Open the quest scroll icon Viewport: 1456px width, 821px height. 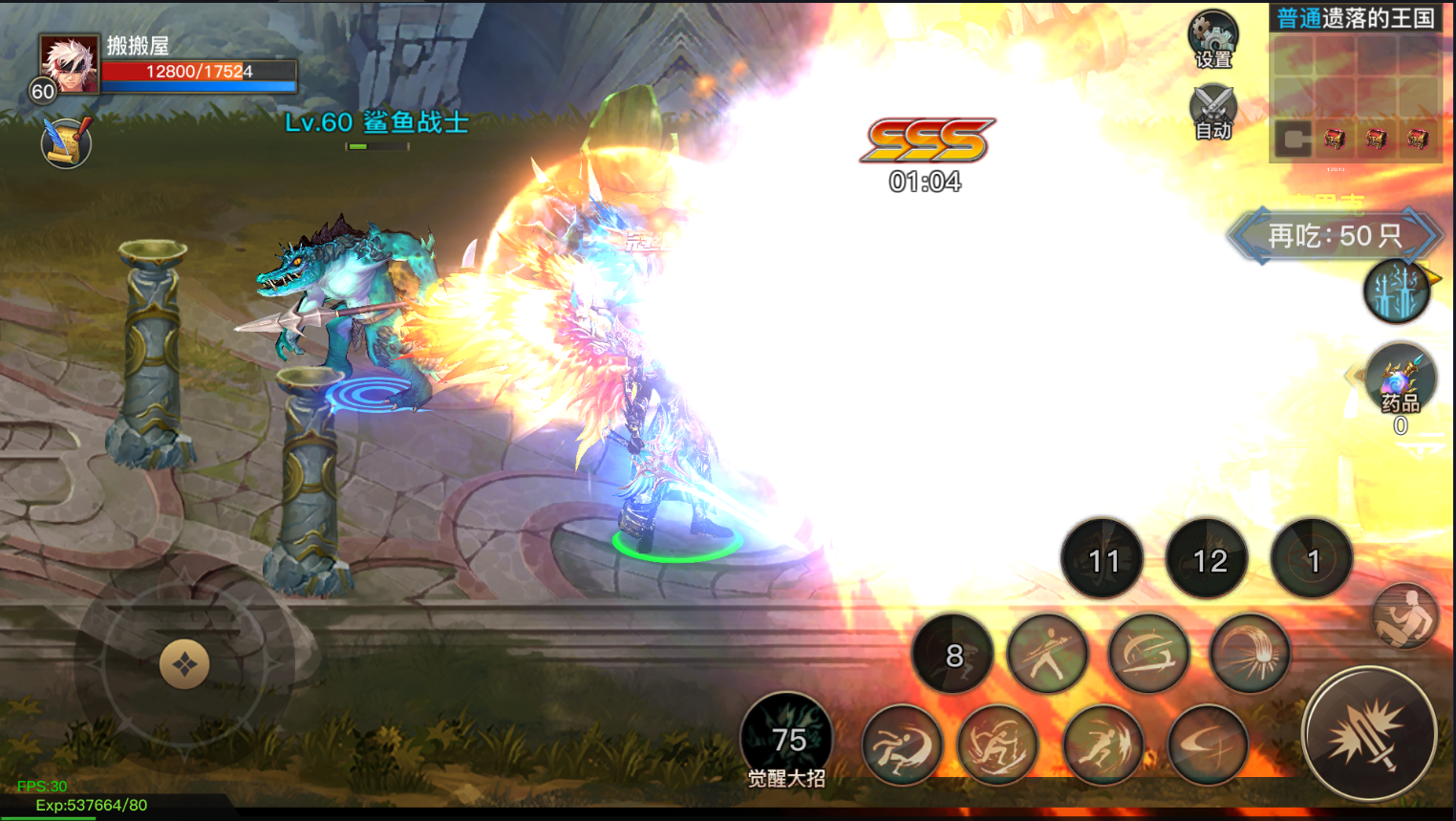tap(66, 142)
